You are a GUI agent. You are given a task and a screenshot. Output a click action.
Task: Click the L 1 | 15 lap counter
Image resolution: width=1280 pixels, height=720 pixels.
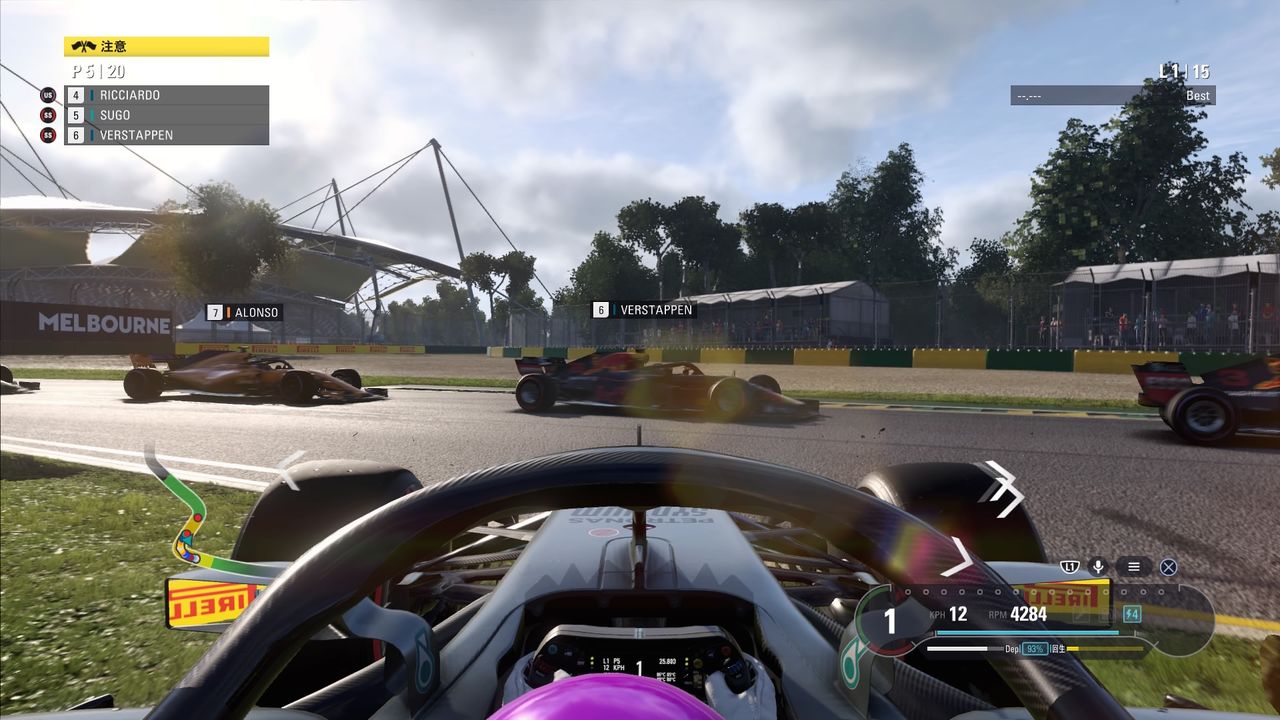pos(1187,72)
